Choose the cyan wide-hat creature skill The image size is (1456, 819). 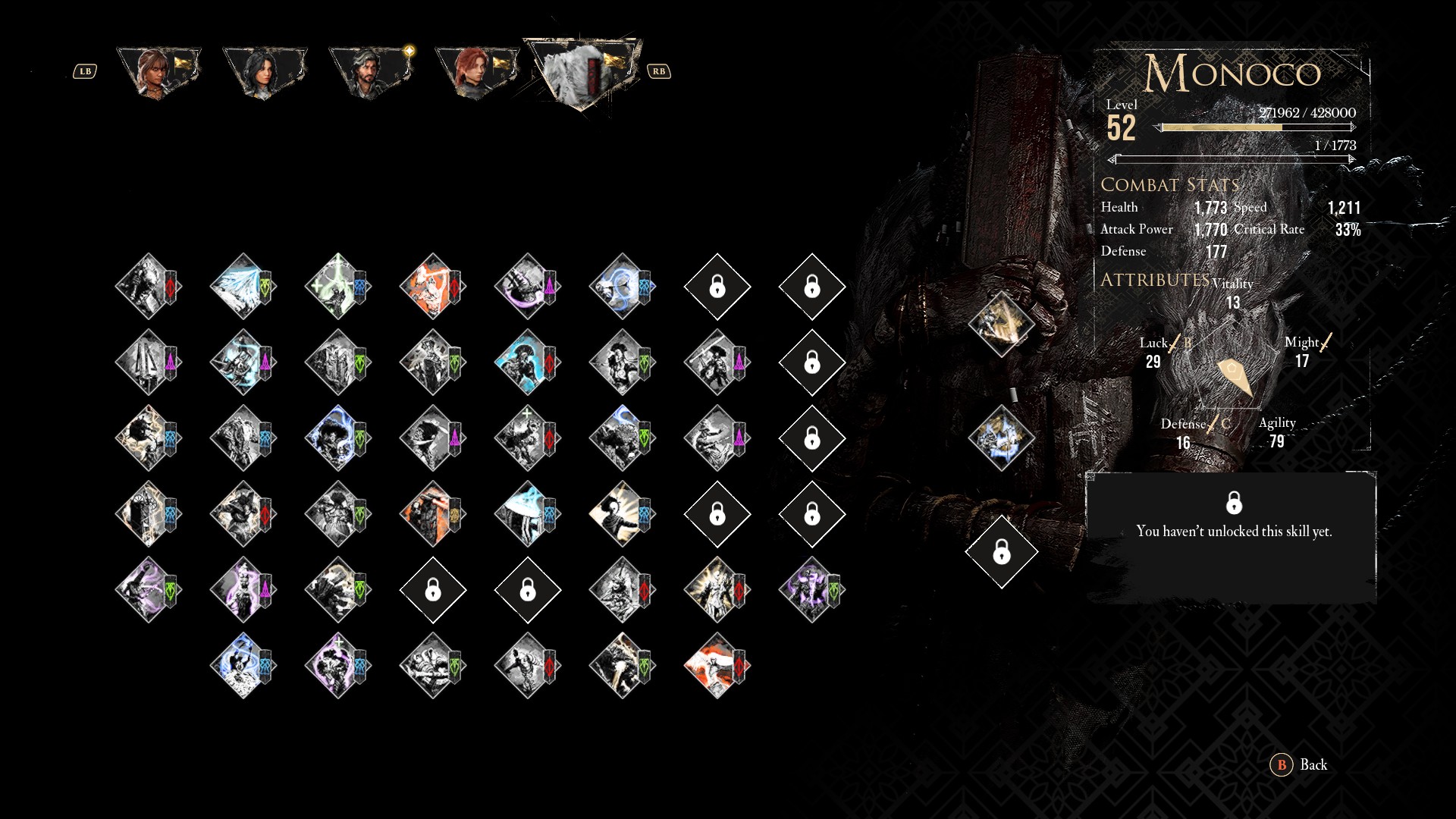[x=527, y=514]
